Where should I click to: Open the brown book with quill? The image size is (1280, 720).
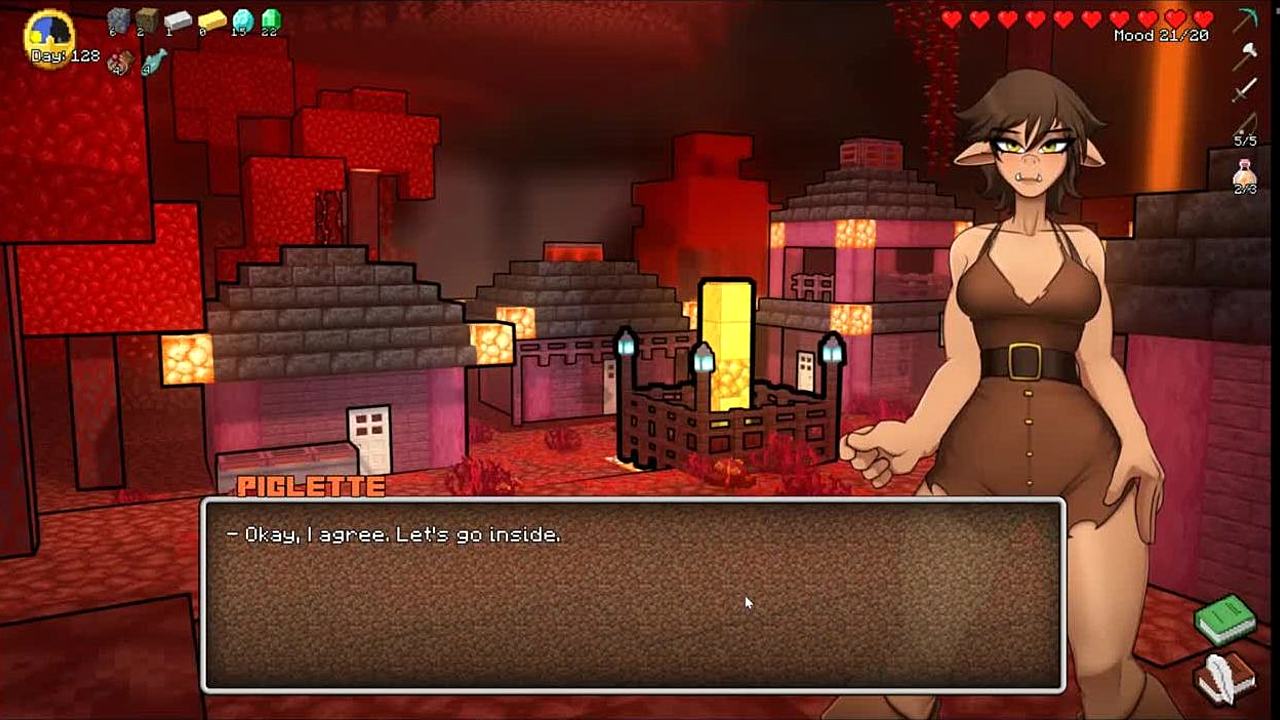click(x=1225, y=677)
